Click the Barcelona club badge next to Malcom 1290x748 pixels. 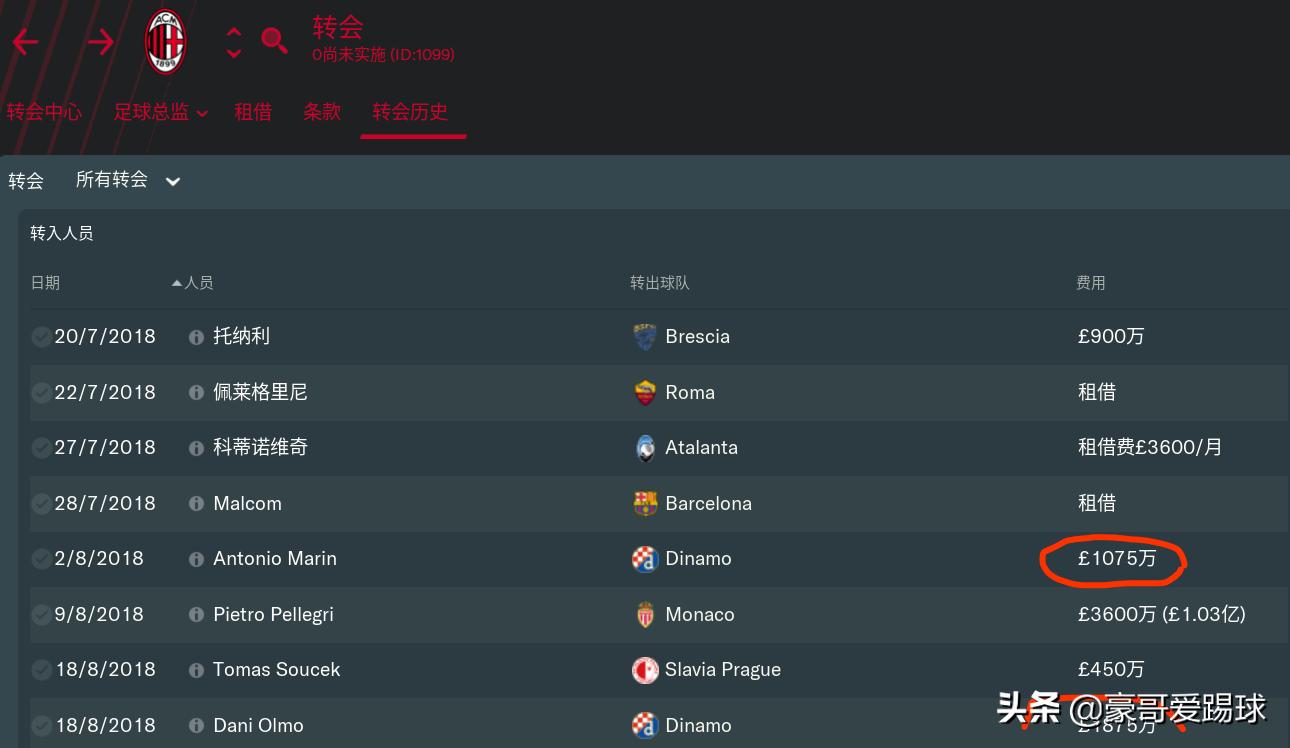point(645,503)
